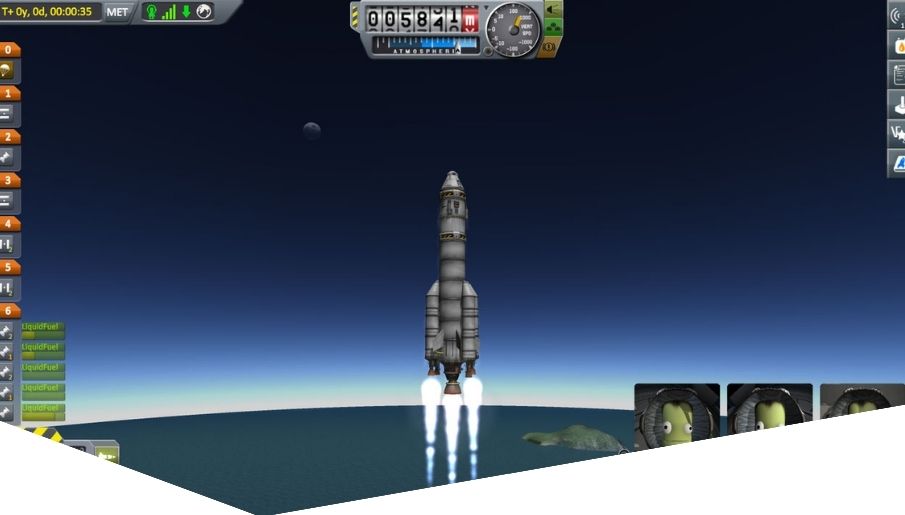Click the white globe icon by signal bars
905x515 pixels.
(x=204, y=12)
